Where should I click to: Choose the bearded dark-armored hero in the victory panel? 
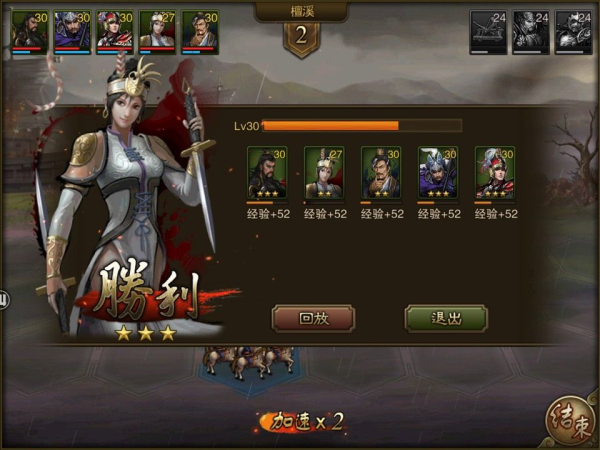tap(267, 172)
